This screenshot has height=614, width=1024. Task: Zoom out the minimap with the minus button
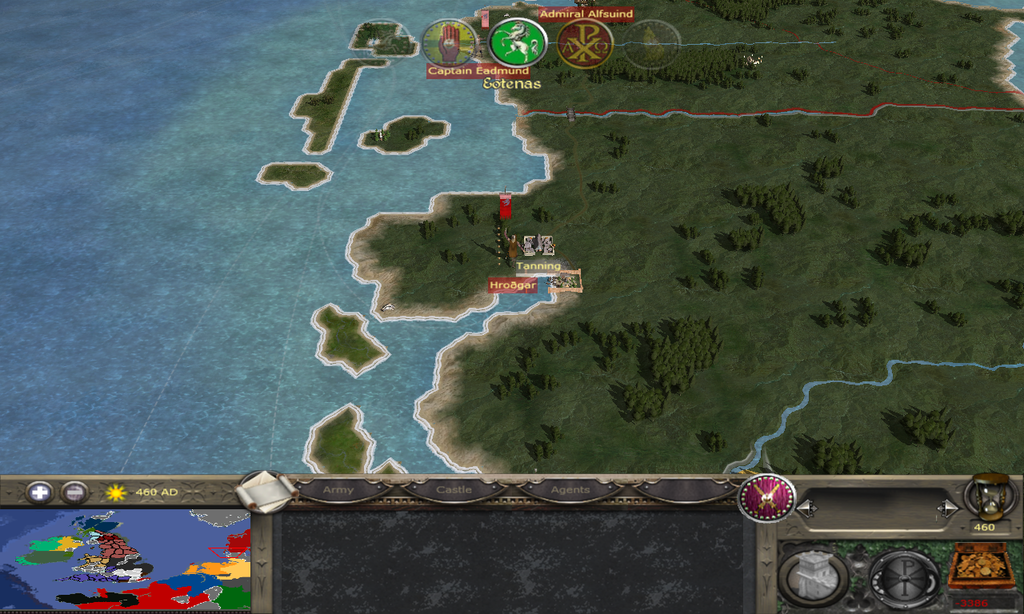(x=74, y=492)
